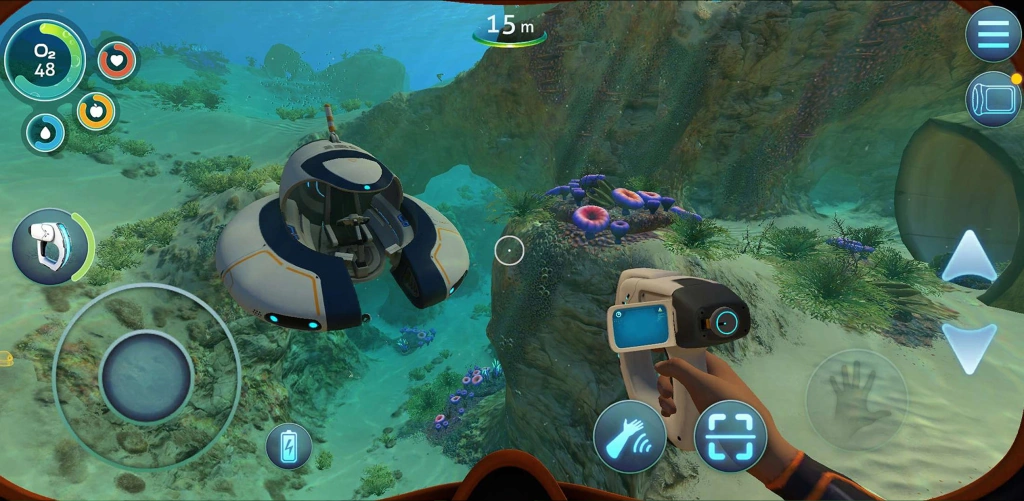Select the battery reload button
The image size is (1024, 501).
tap(288, 446)
